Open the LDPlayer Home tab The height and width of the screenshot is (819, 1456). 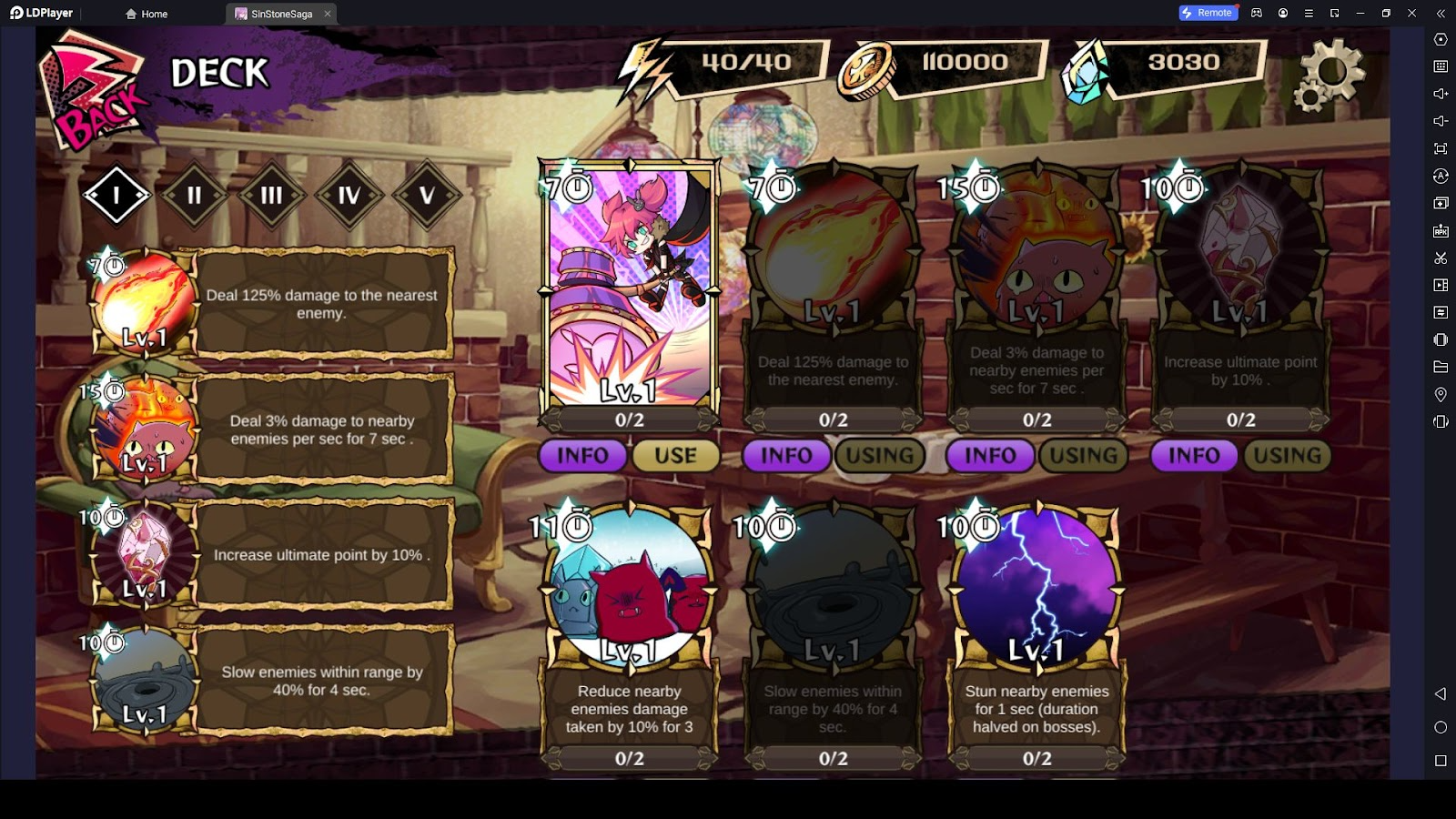coord(147,14)
